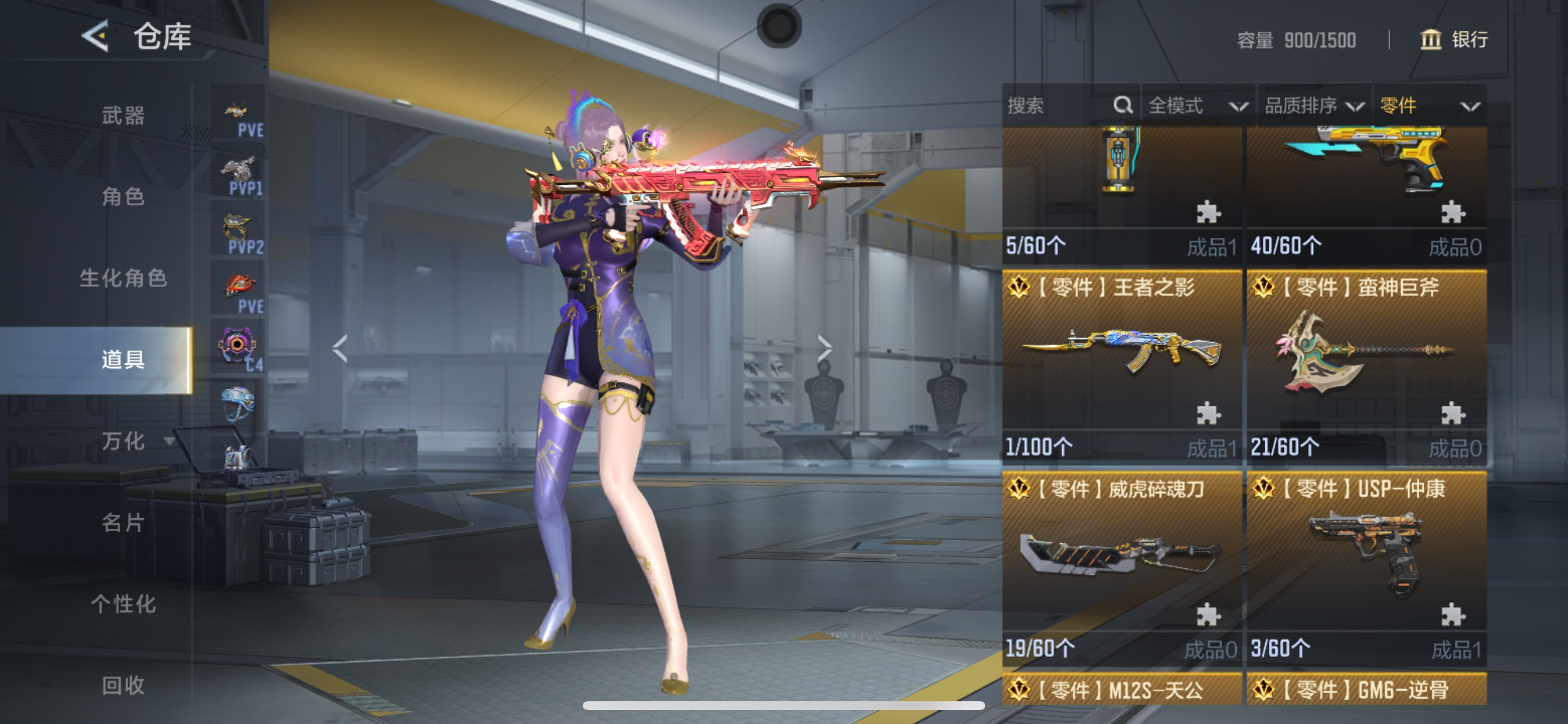Rotate character preview with the left arrow

click(x=339, y=349)
